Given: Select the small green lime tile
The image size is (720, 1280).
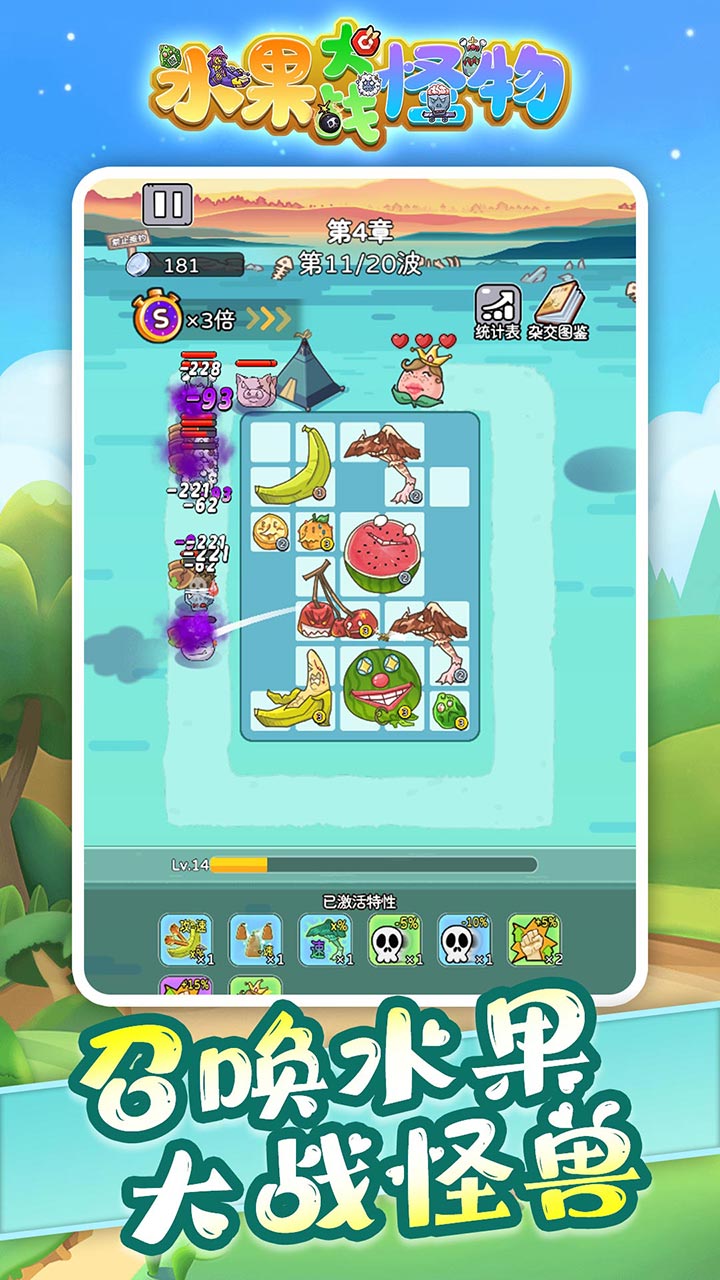Looking at the screenshot, I should 451,709.
